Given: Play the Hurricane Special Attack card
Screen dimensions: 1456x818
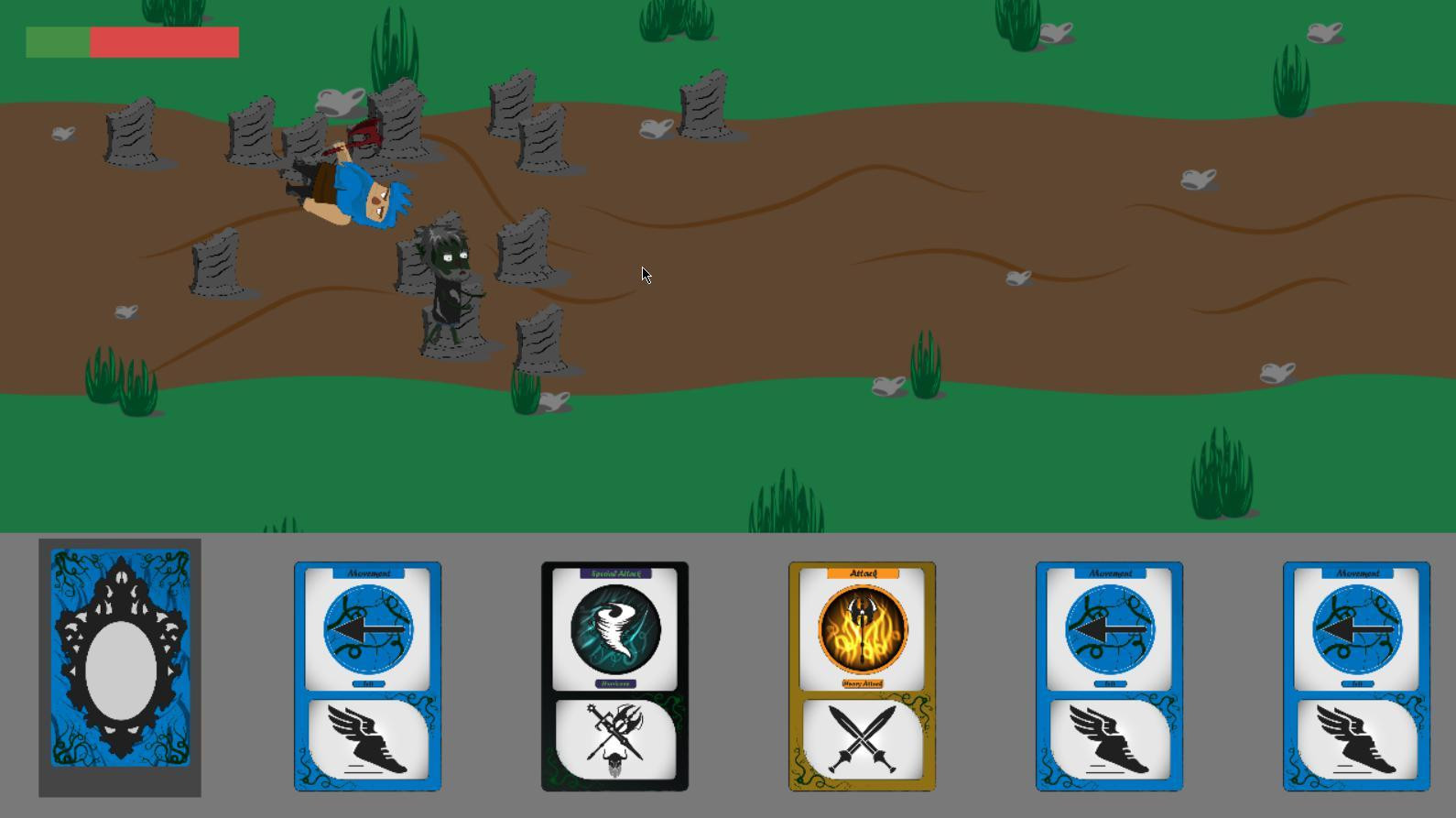Looking at the screenshot, I should pos(614,676).
